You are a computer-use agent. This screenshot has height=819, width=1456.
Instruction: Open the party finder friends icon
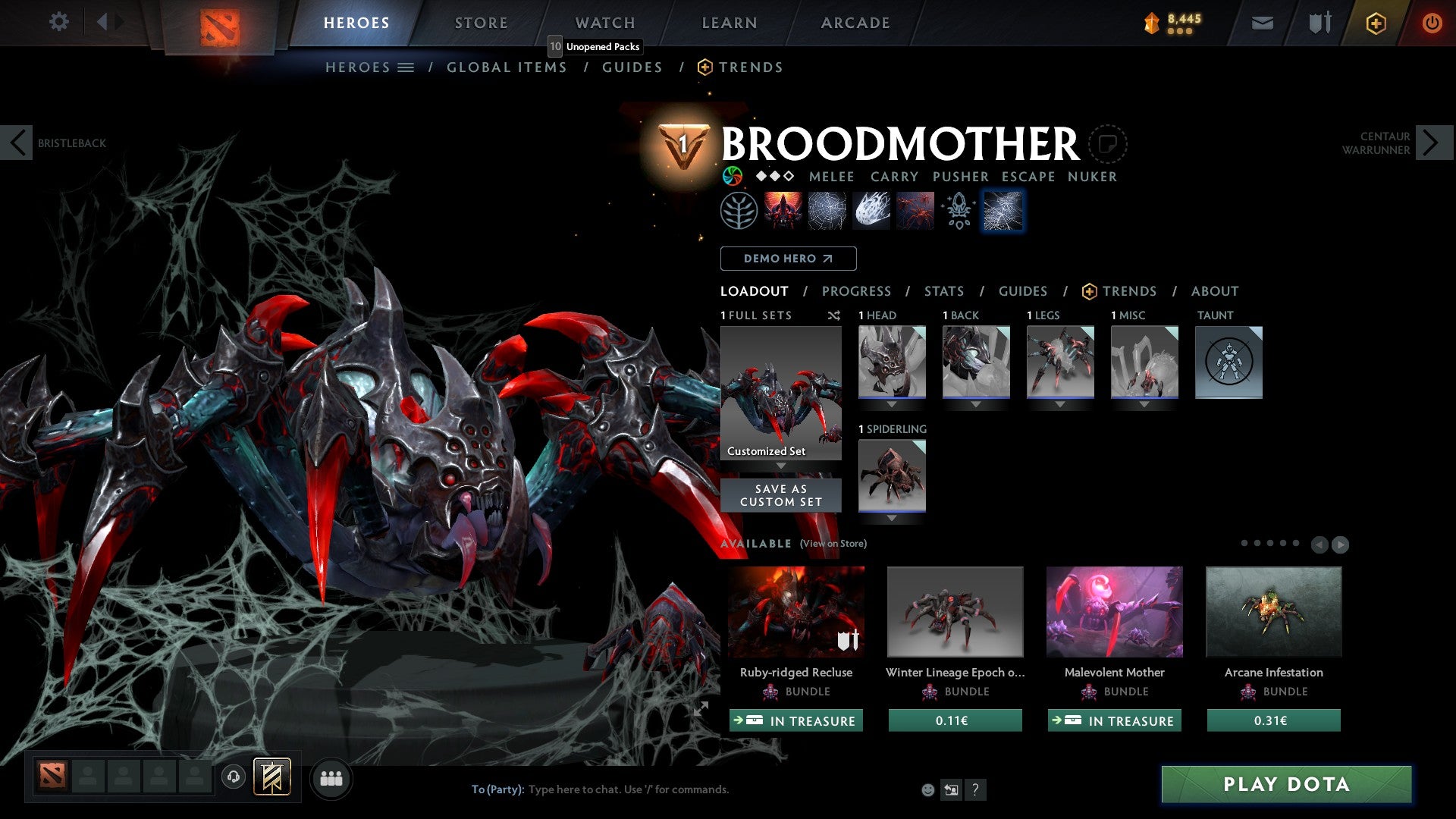pyautogui.click(x=331, y=778)
